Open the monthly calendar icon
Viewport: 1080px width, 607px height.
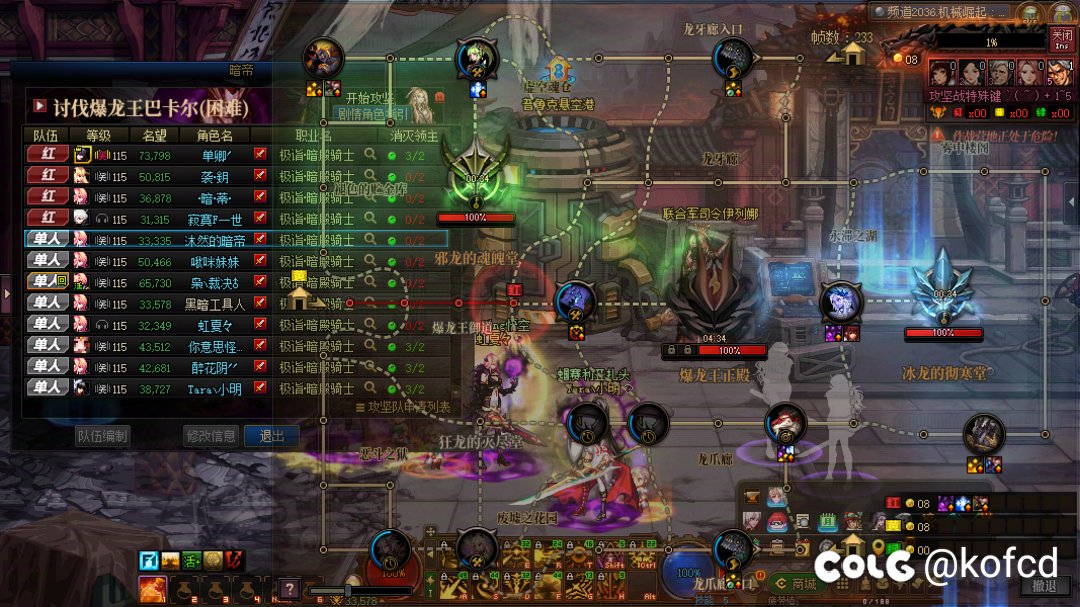click(x=826, y=522)
